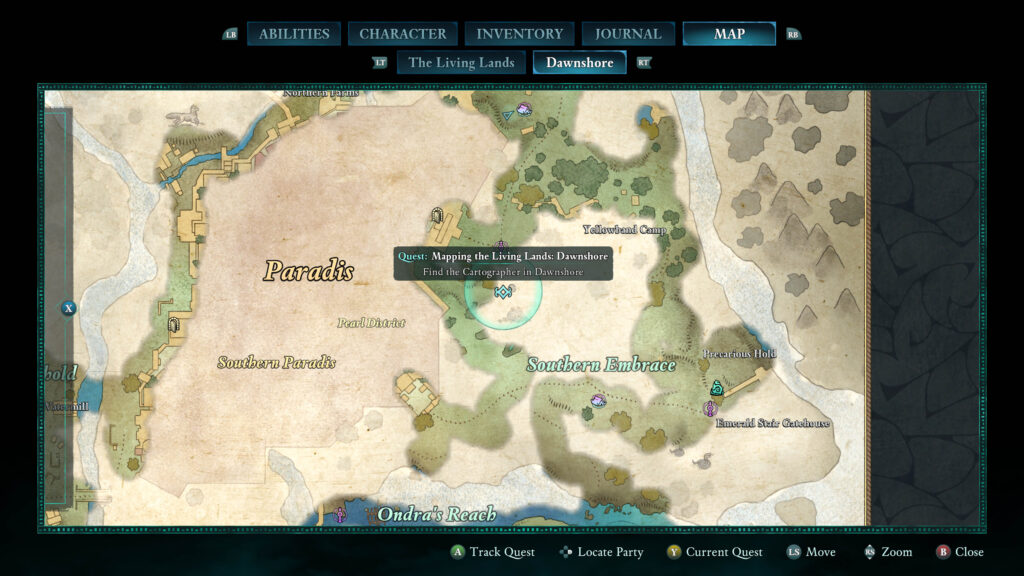Show The Living Lands world map

click(x=461, y=62)
